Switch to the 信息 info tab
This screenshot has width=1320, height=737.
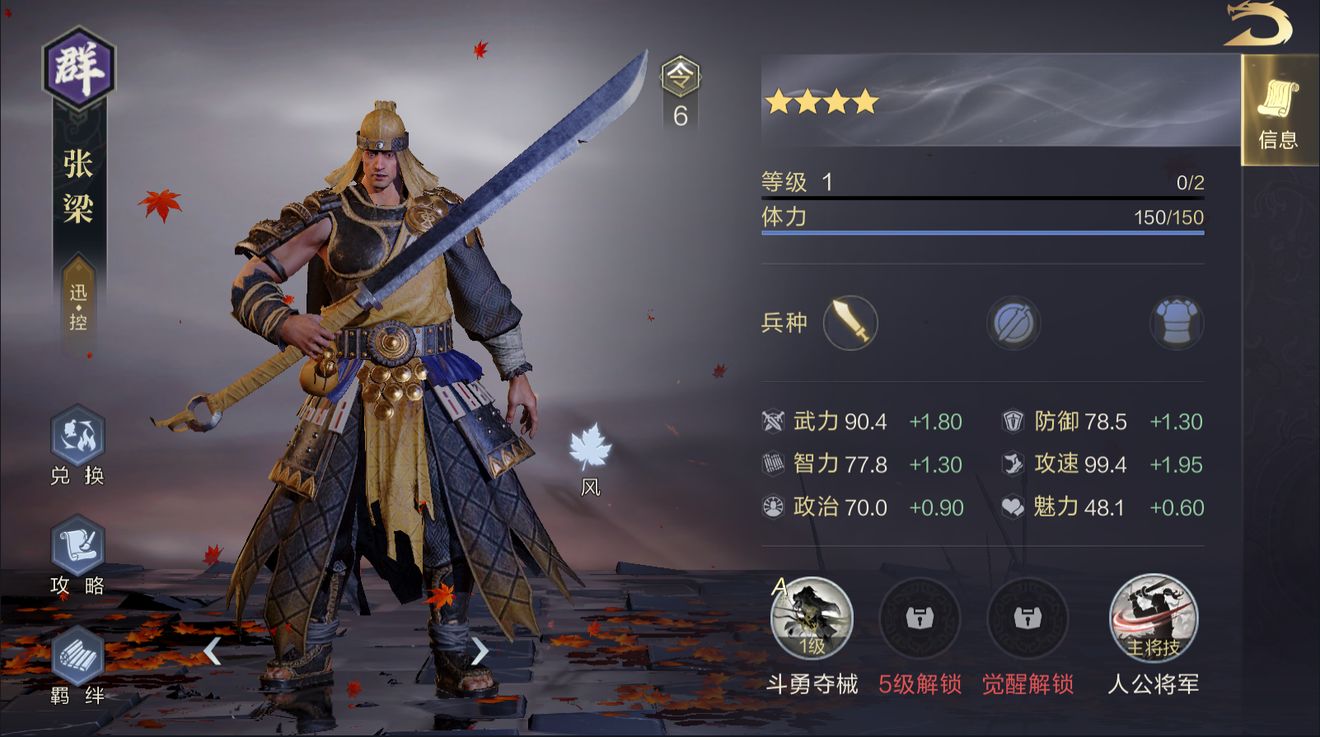[1278, 112]
